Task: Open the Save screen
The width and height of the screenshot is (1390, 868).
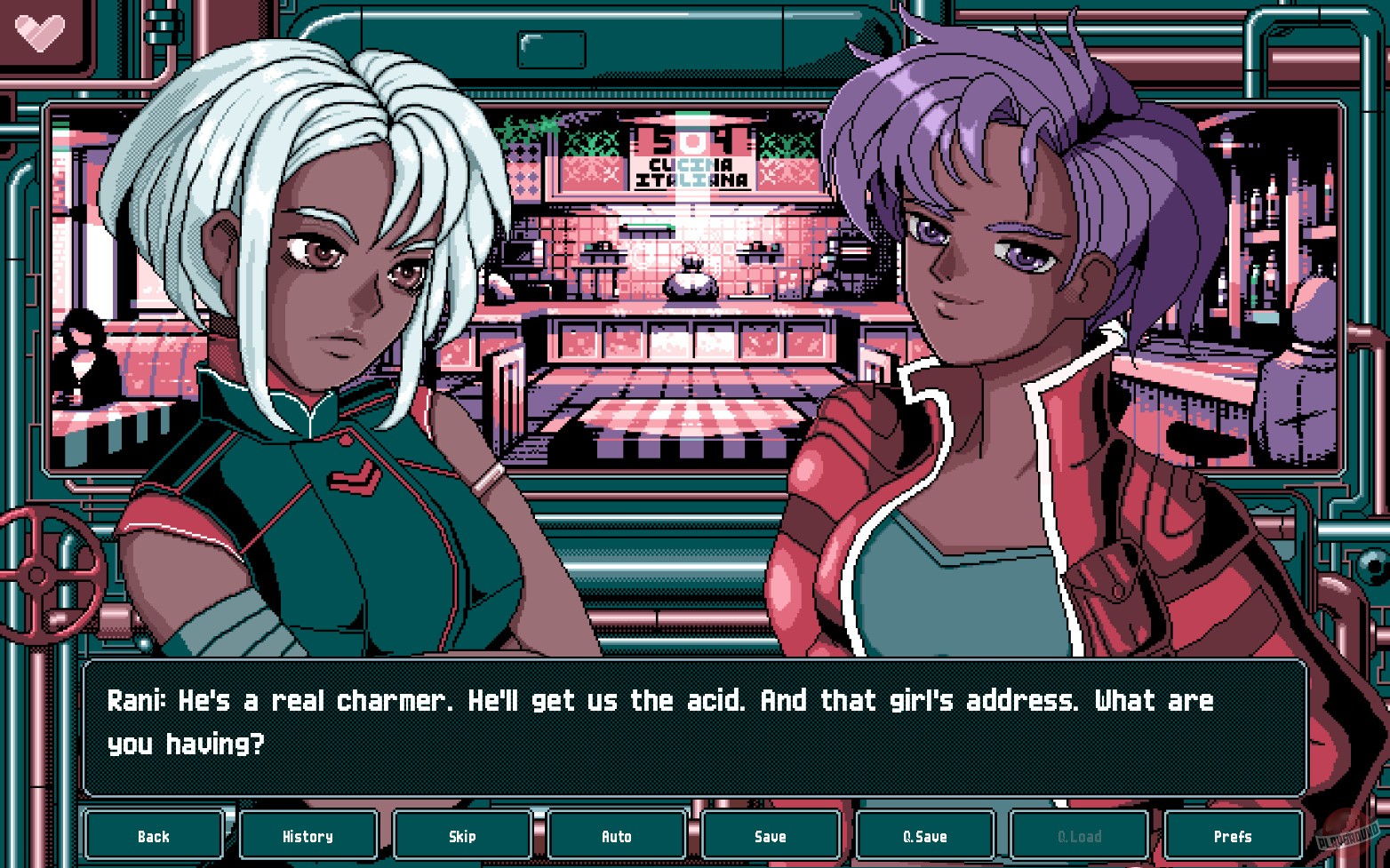Action: 771,836
